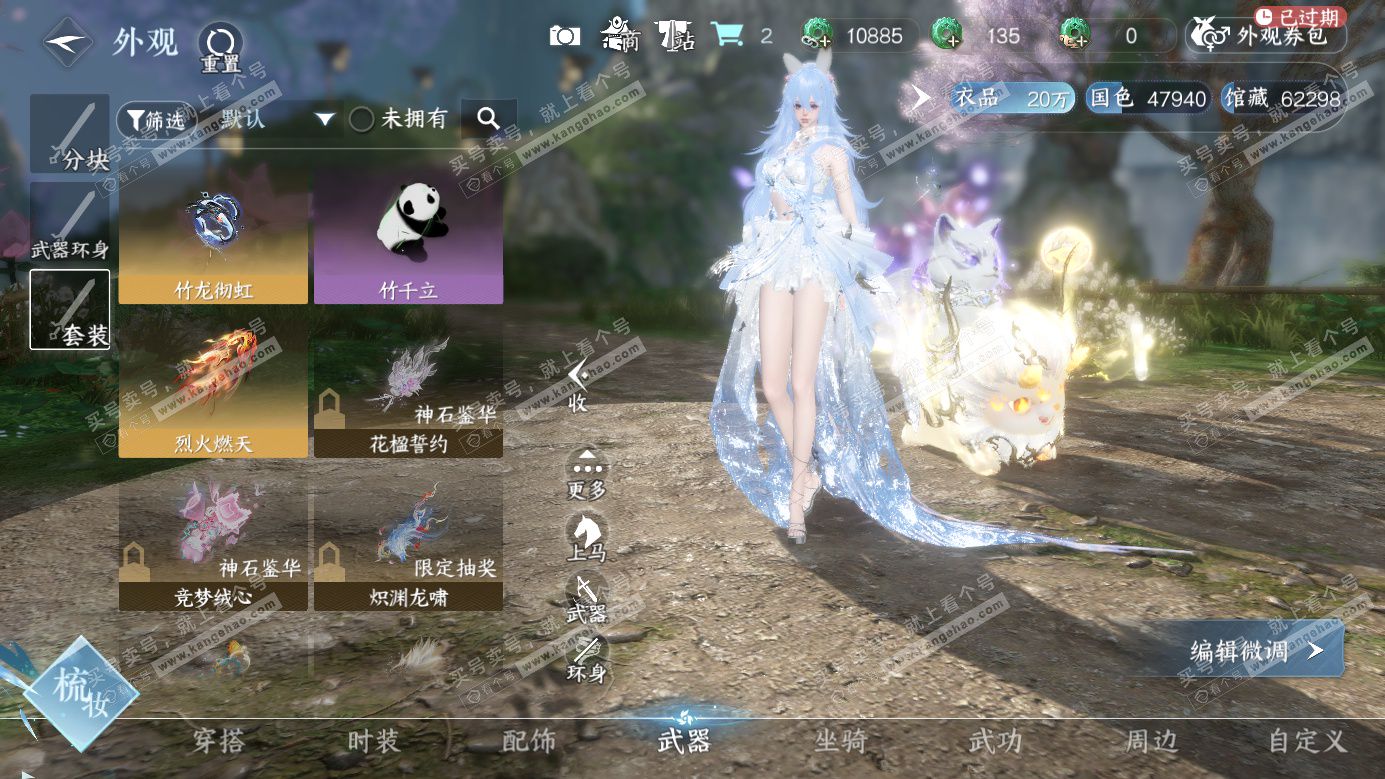The width and height of the screenshot is (1385, 779).
Task: Select the 竹龙彻虹 weapon skin
Action: pyautogui.click(x=213, y=236)
